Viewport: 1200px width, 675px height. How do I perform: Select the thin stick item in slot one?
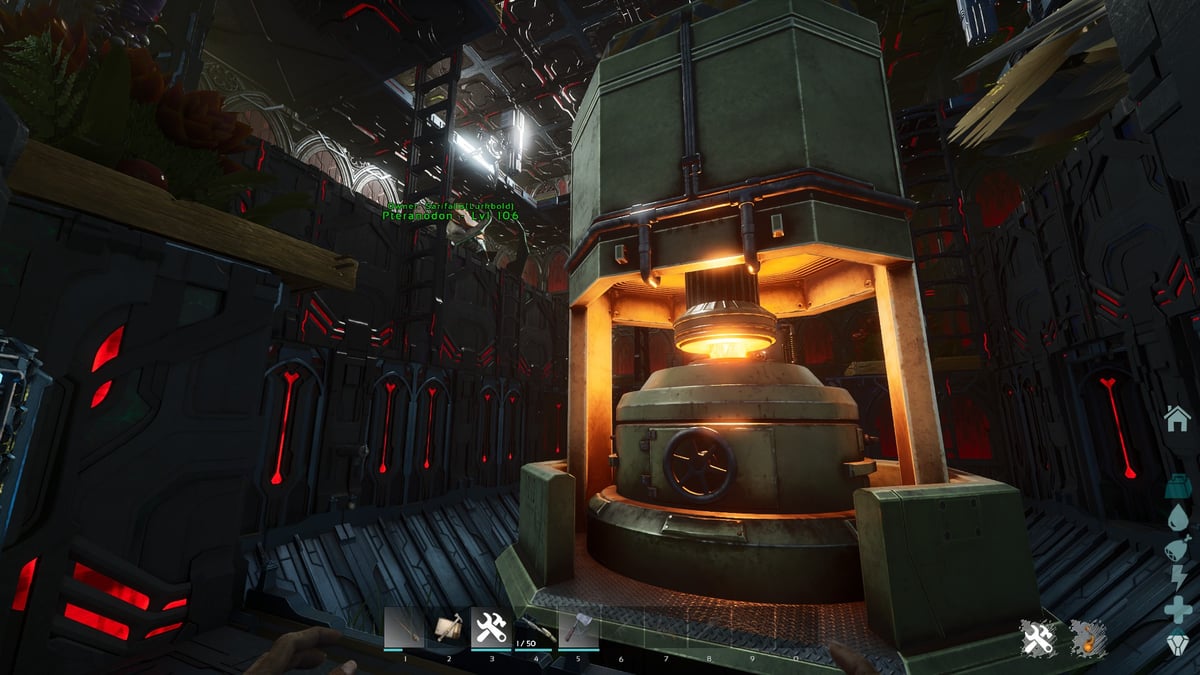point(404,629)
